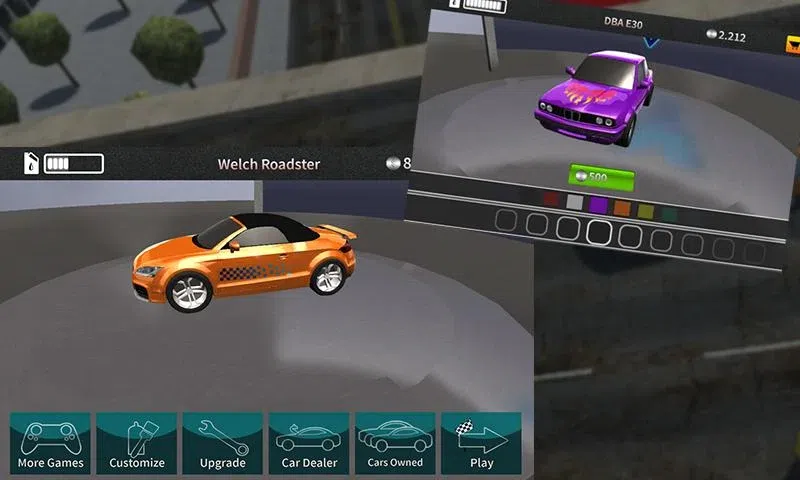The width and height of the screenshot is (800, 480).
Task: Click the orange button beside the 2.212 coins
Action: coord(788,42)
